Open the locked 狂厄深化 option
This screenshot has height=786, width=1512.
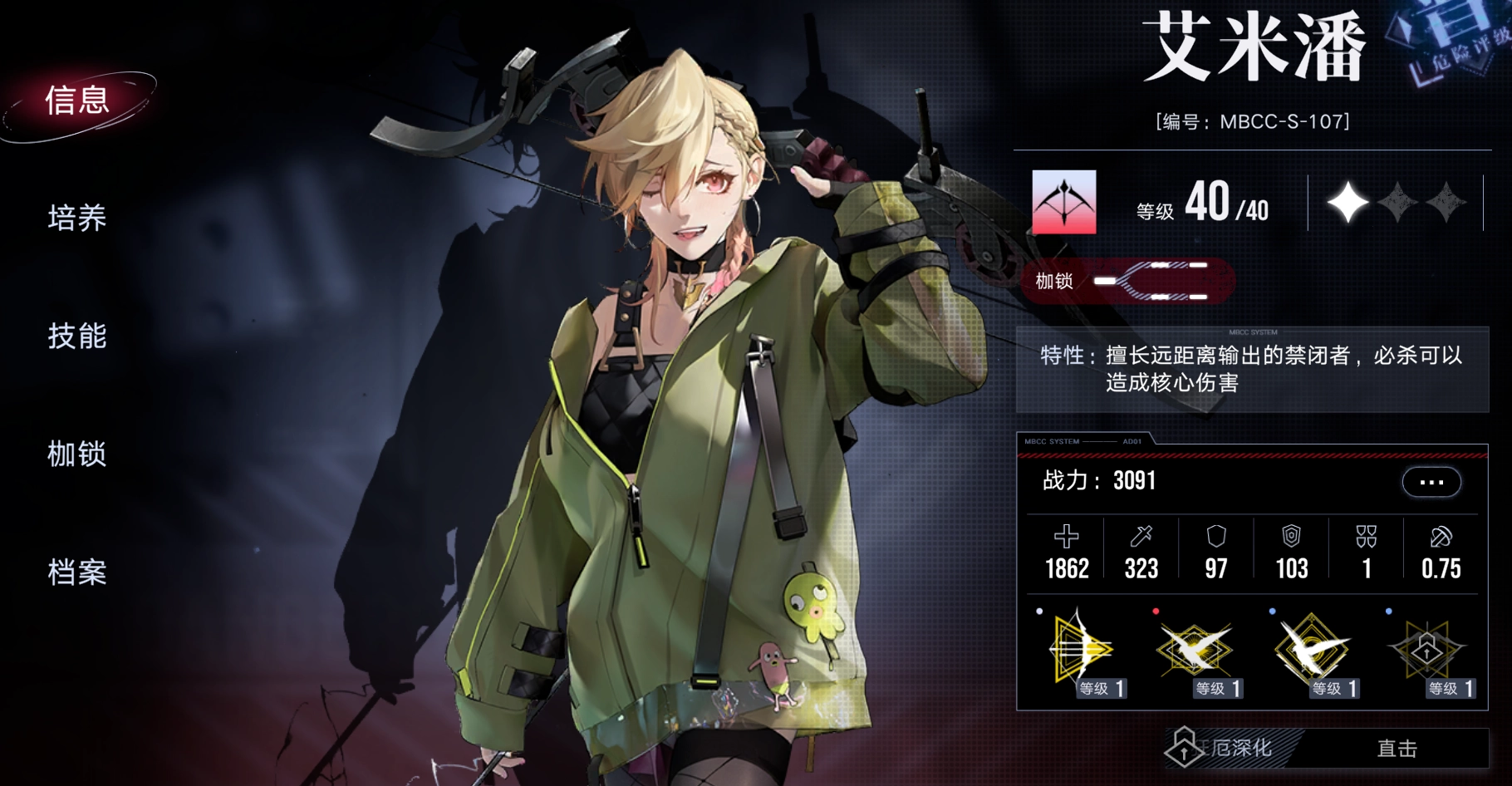(1230, 748)
